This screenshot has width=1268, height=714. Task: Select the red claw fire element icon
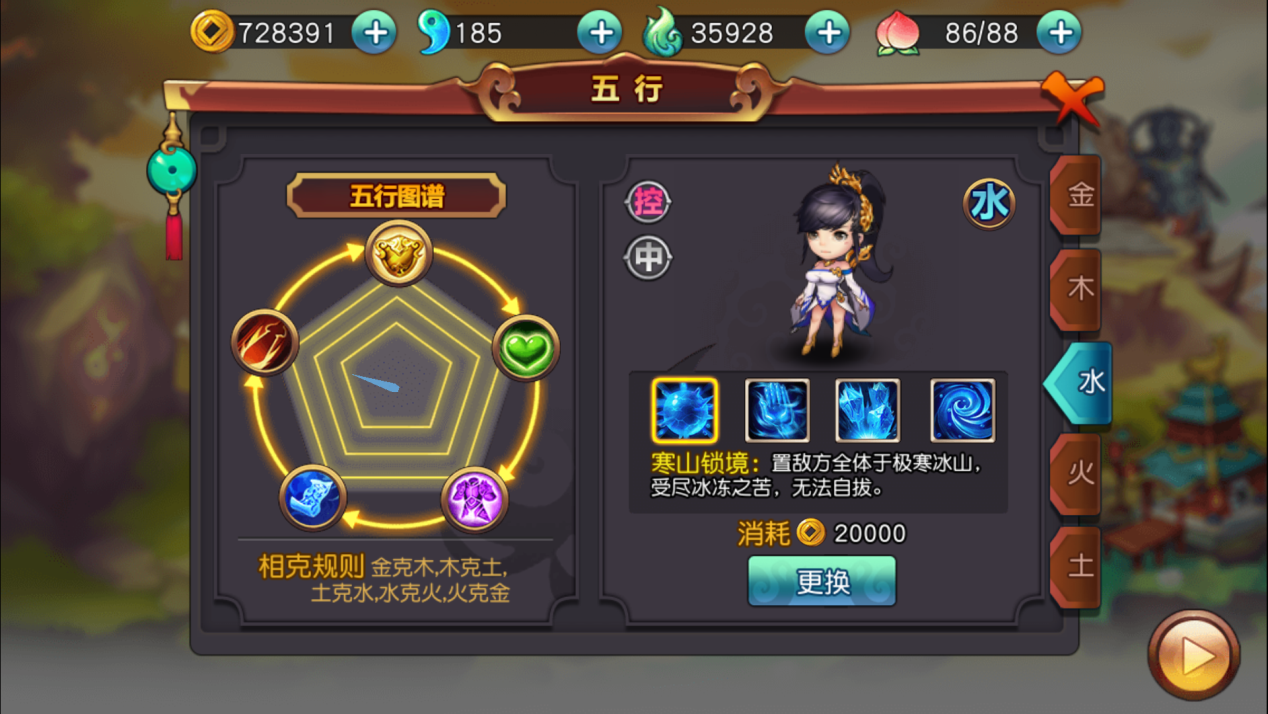(x=265, y=342)
